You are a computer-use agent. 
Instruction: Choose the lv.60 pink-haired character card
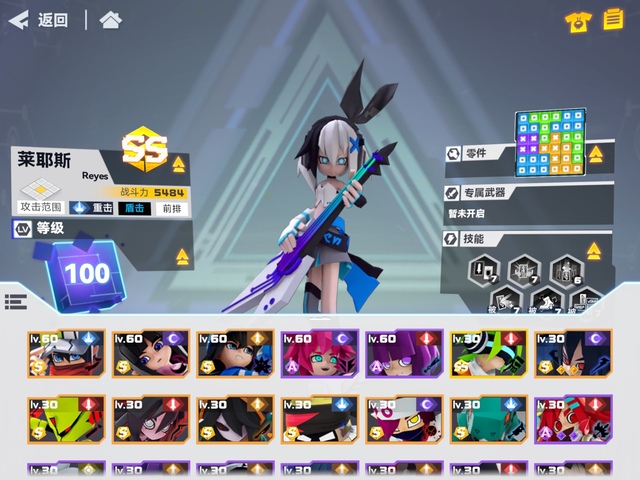[318, 355]
